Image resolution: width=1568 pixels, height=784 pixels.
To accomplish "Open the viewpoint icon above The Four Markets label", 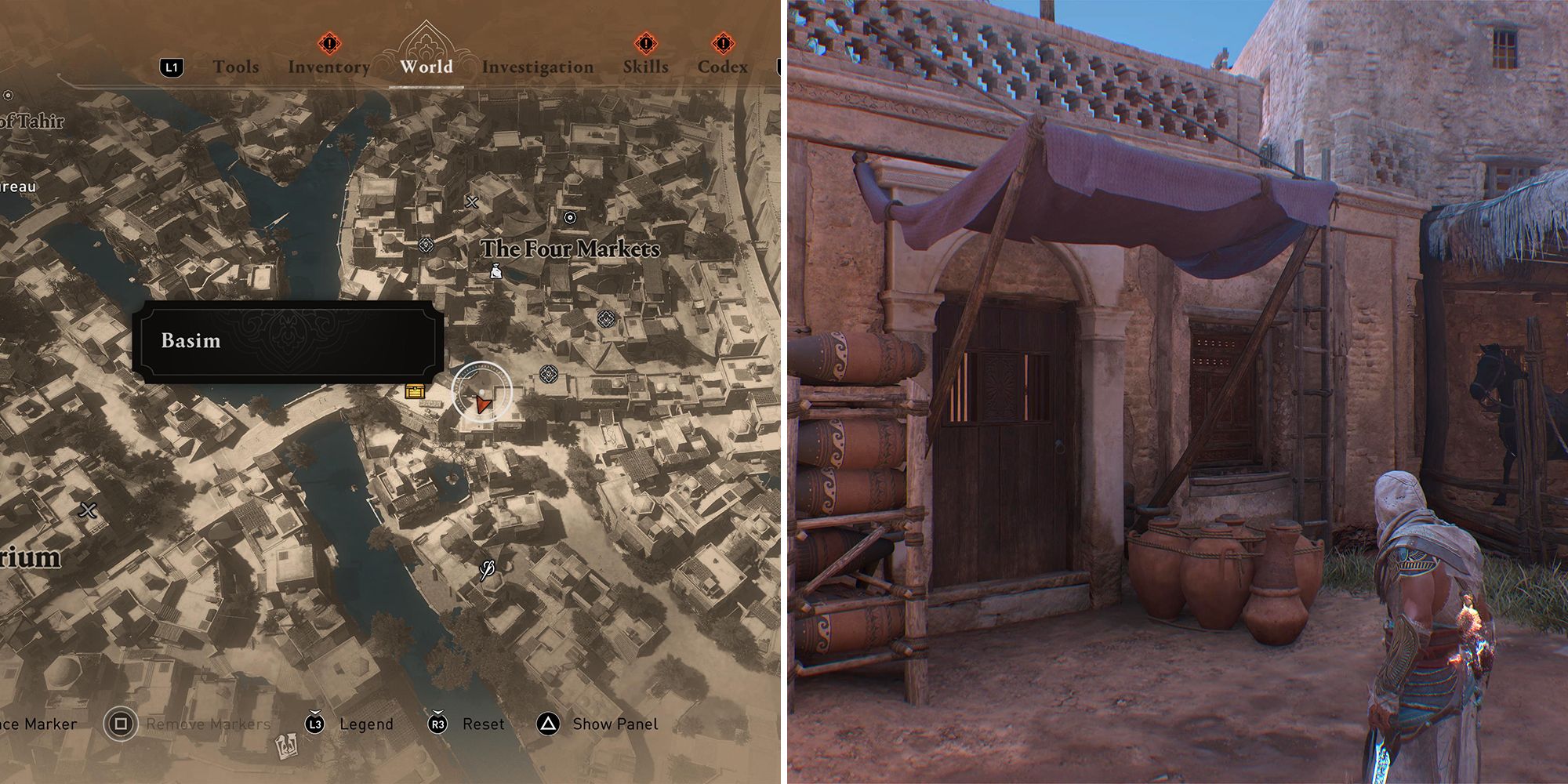I will click(x=569, y=218).
